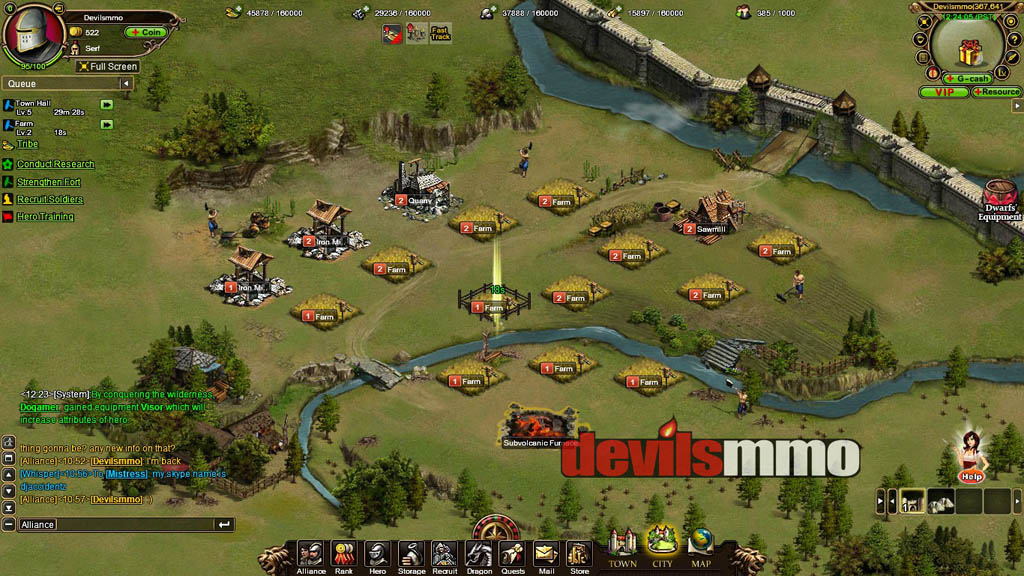Screen dimensions: 1024x576
Task: Open the Hero Training link
Action: point(45,217)
